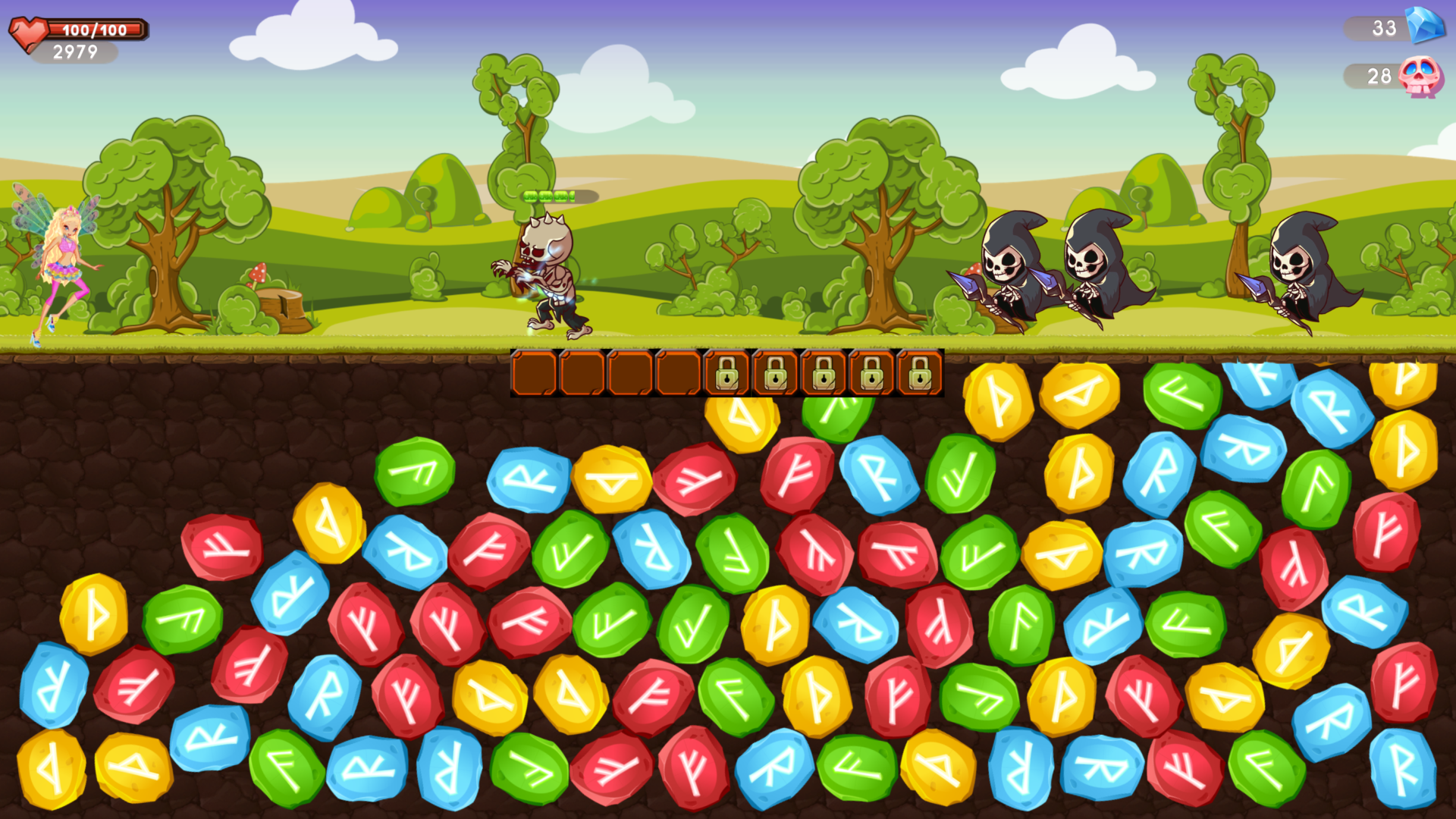This screenshot has height=819, width=1456.
Task: Click the blue diamond currency icon
Action: [1424, 27]
